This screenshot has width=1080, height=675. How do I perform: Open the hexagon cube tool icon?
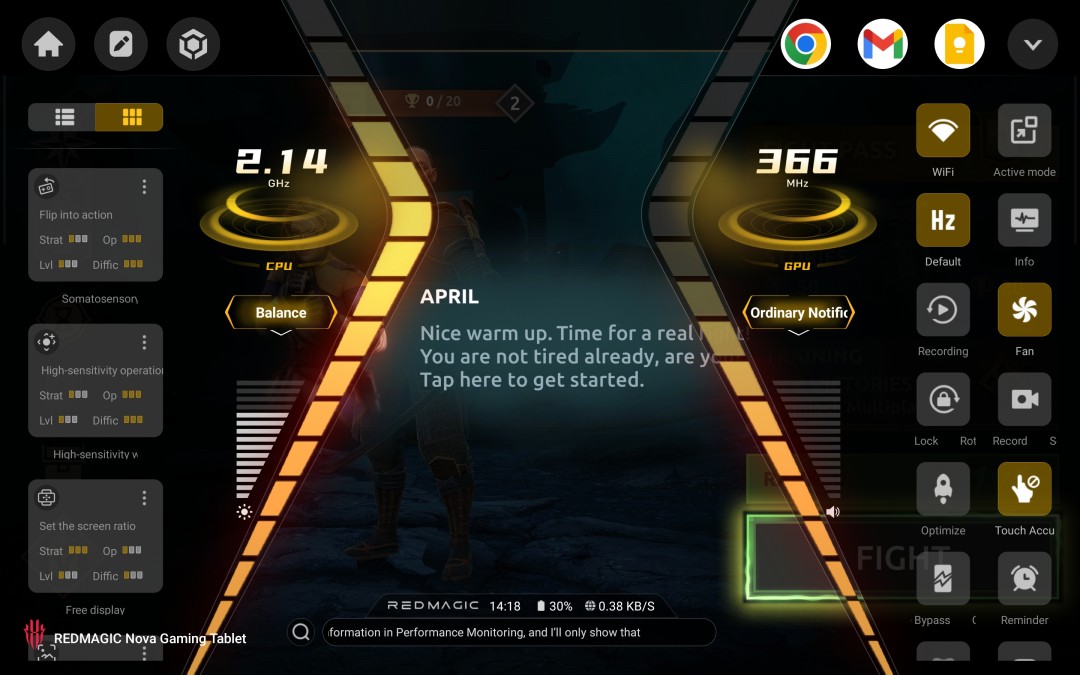point(193,45)
